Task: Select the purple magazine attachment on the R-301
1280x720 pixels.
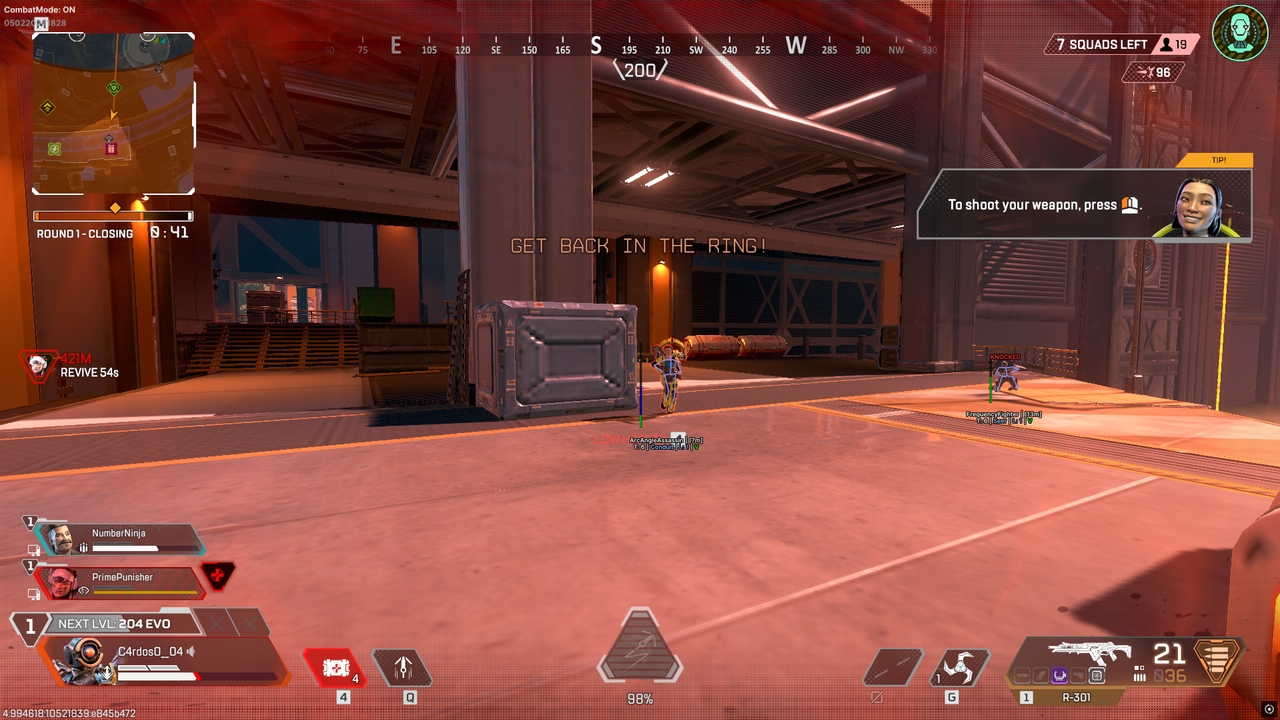Action: point(1060,674)
